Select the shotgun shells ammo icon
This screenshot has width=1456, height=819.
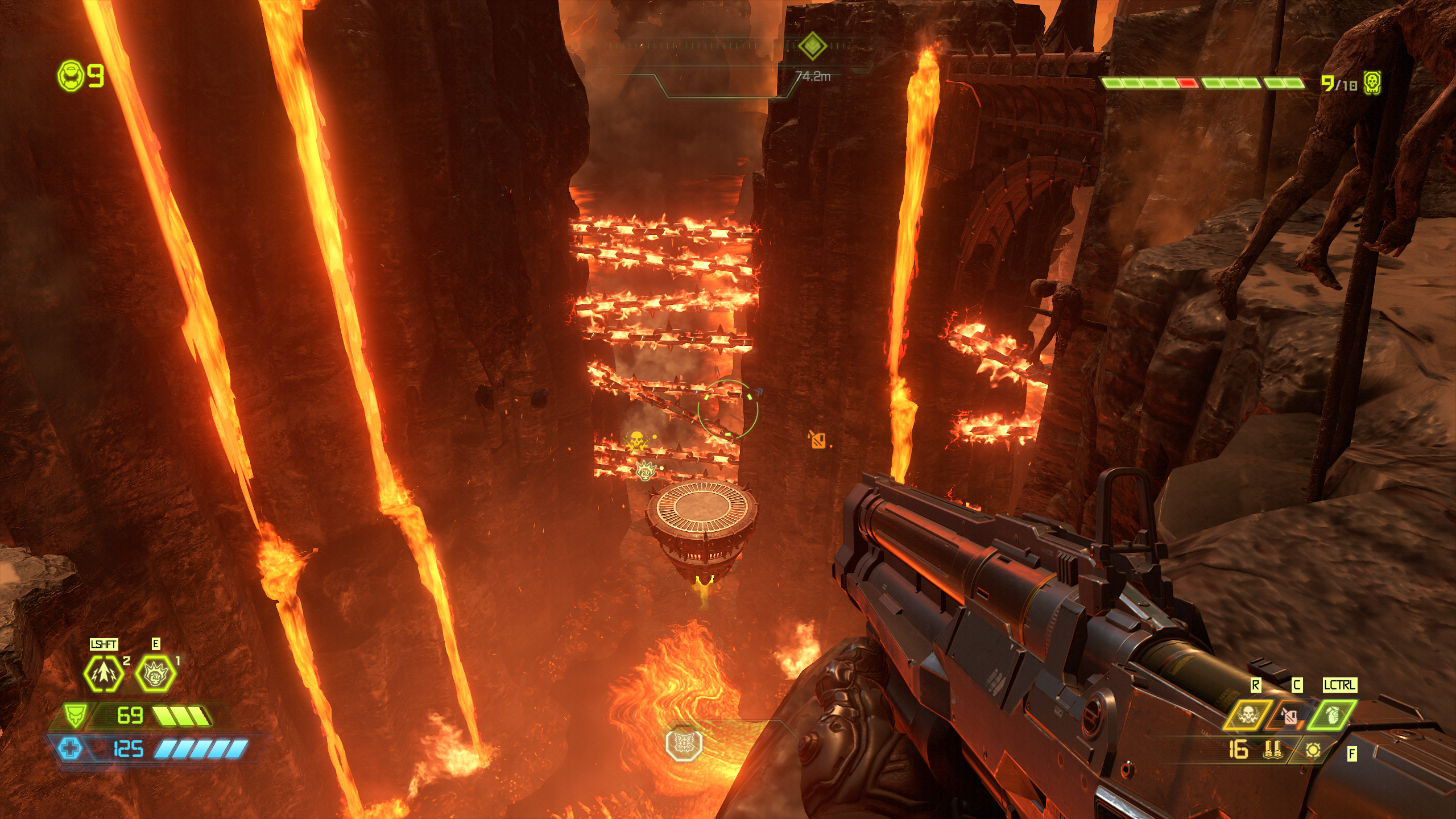point(1272,750)
